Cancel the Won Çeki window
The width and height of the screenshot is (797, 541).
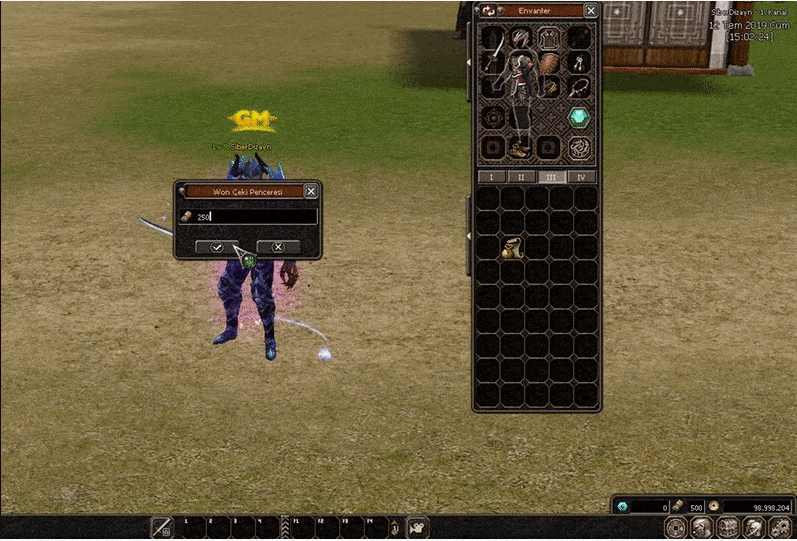(x=278, y=246)
